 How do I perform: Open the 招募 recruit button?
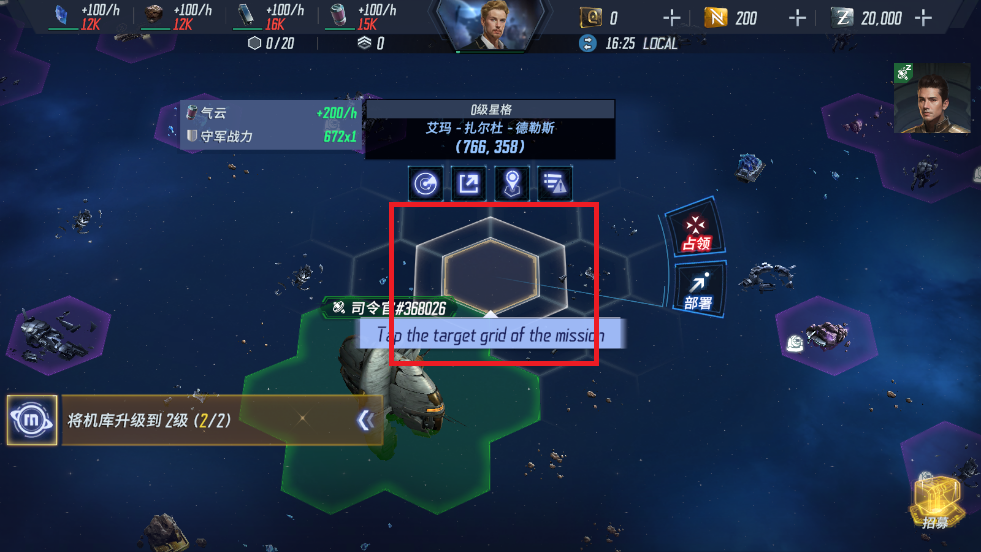point(936,501)
